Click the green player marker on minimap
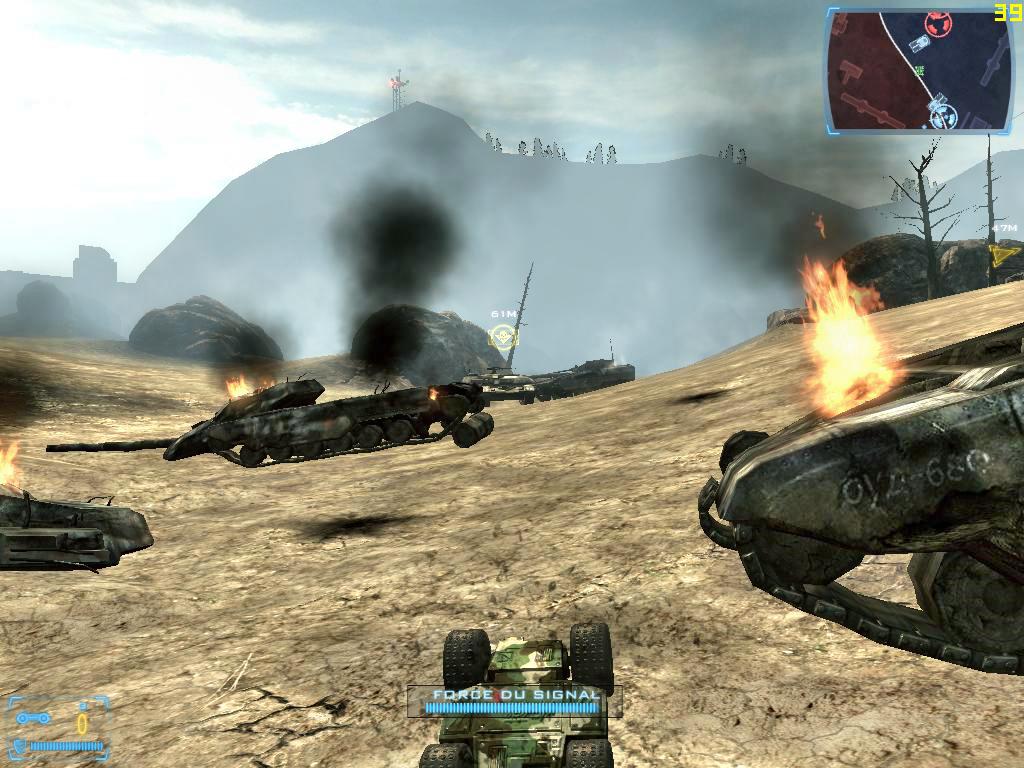 pos(919,70)
